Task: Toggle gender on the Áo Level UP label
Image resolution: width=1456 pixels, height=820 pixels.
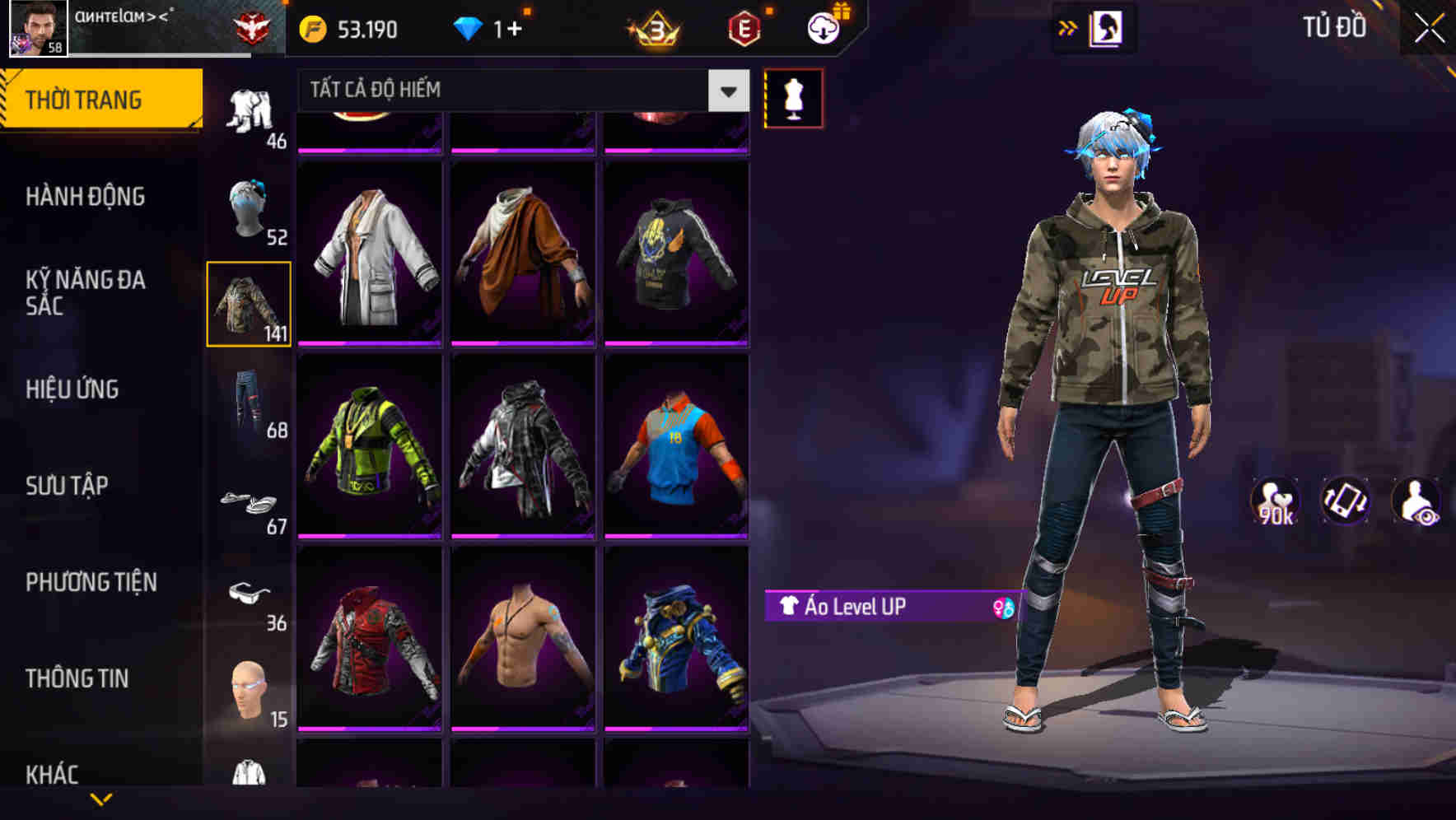Action: pyautogui.click(x=998, y=607)
